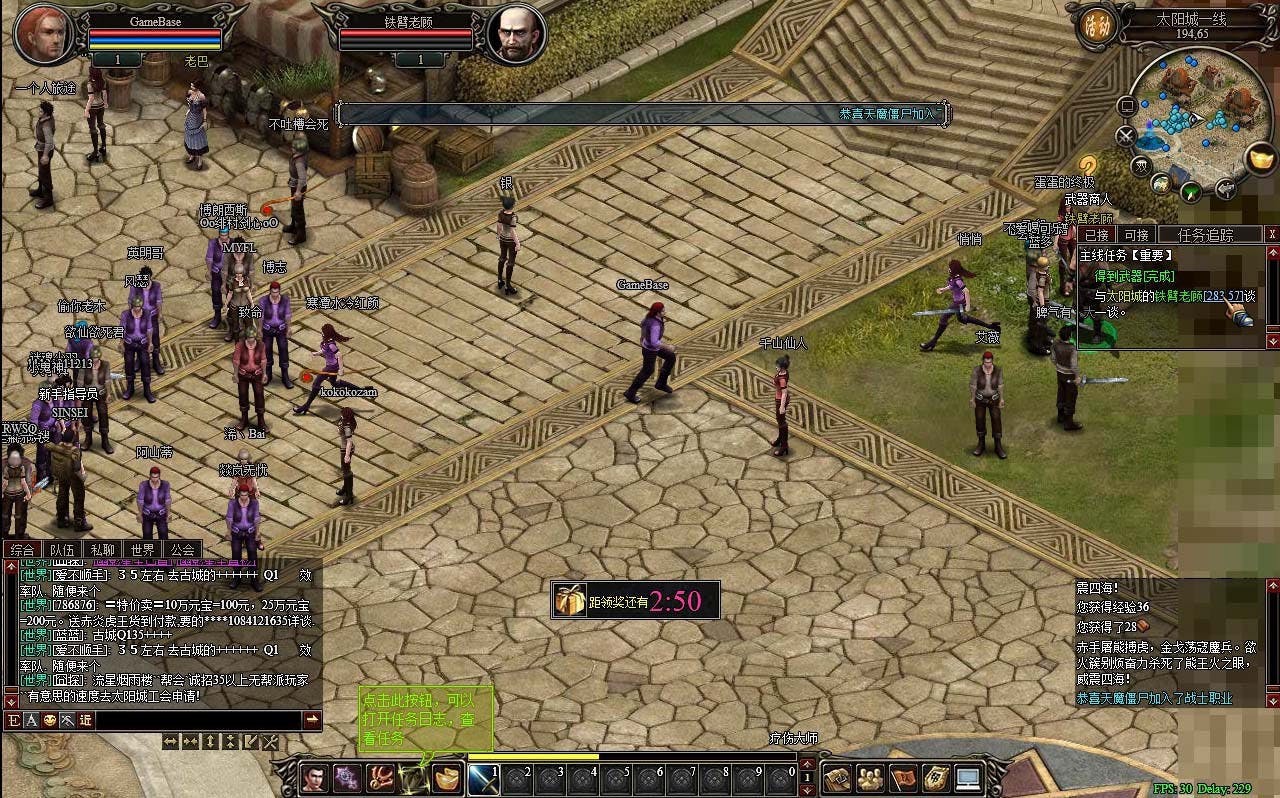Claim the gift box reward timer
This screenshot has width=1280, height=798.
point(570,600)
